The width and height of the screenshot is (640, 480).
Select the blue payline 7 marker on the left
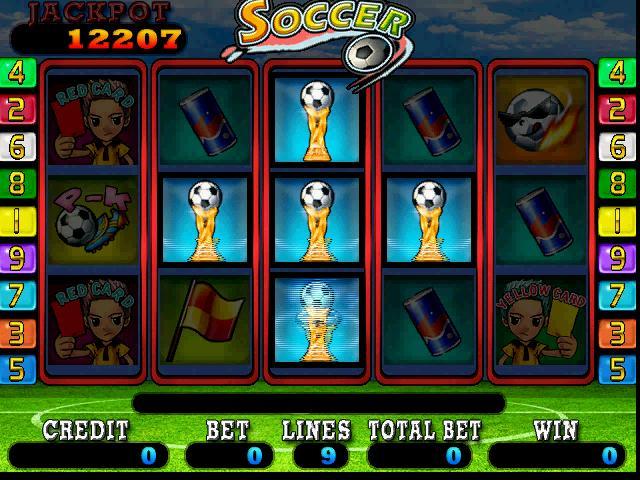tap(18, 295)
